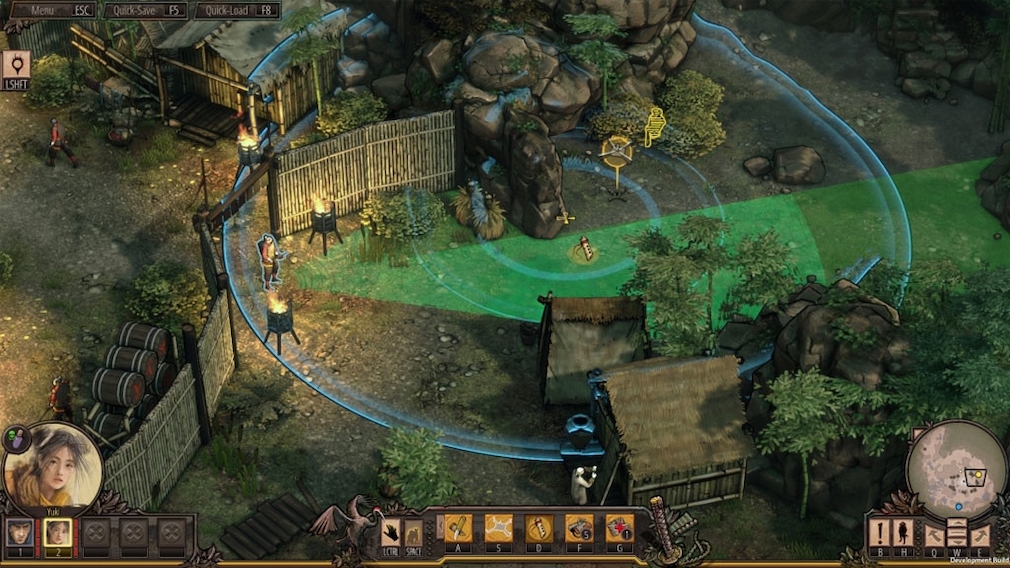Toggle the exclamation mark highlight button
1010x568 pixels.
[879, 531]
